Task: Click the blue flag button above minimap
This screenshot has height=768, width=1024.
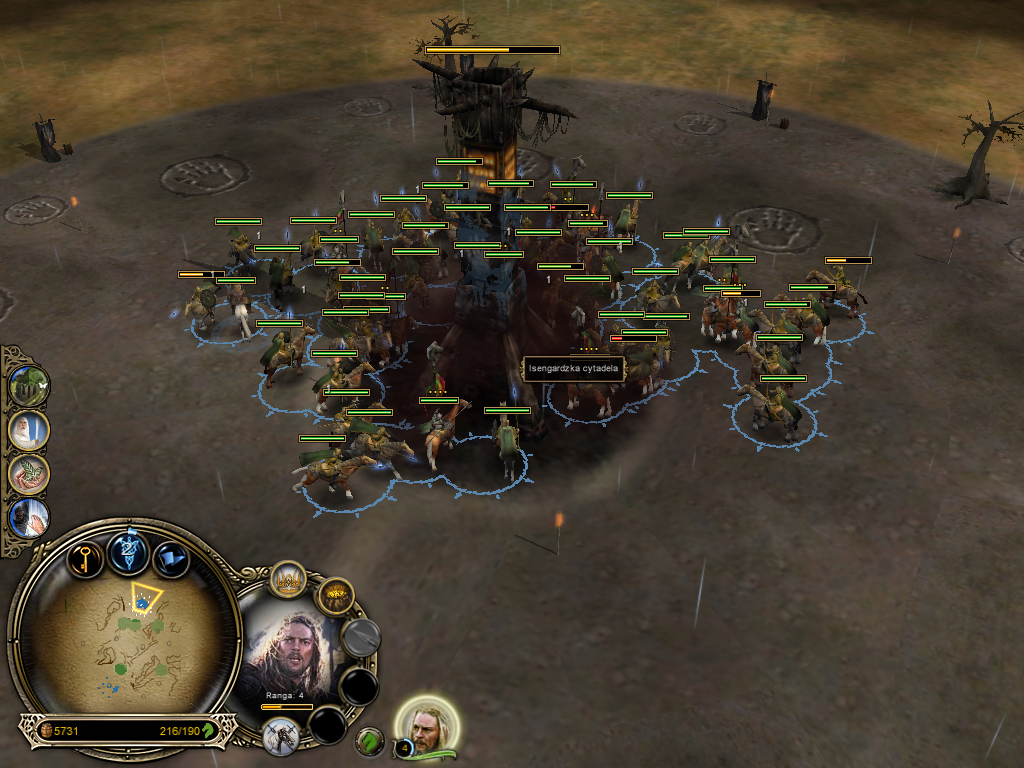Action: click(x=172, y=558)
